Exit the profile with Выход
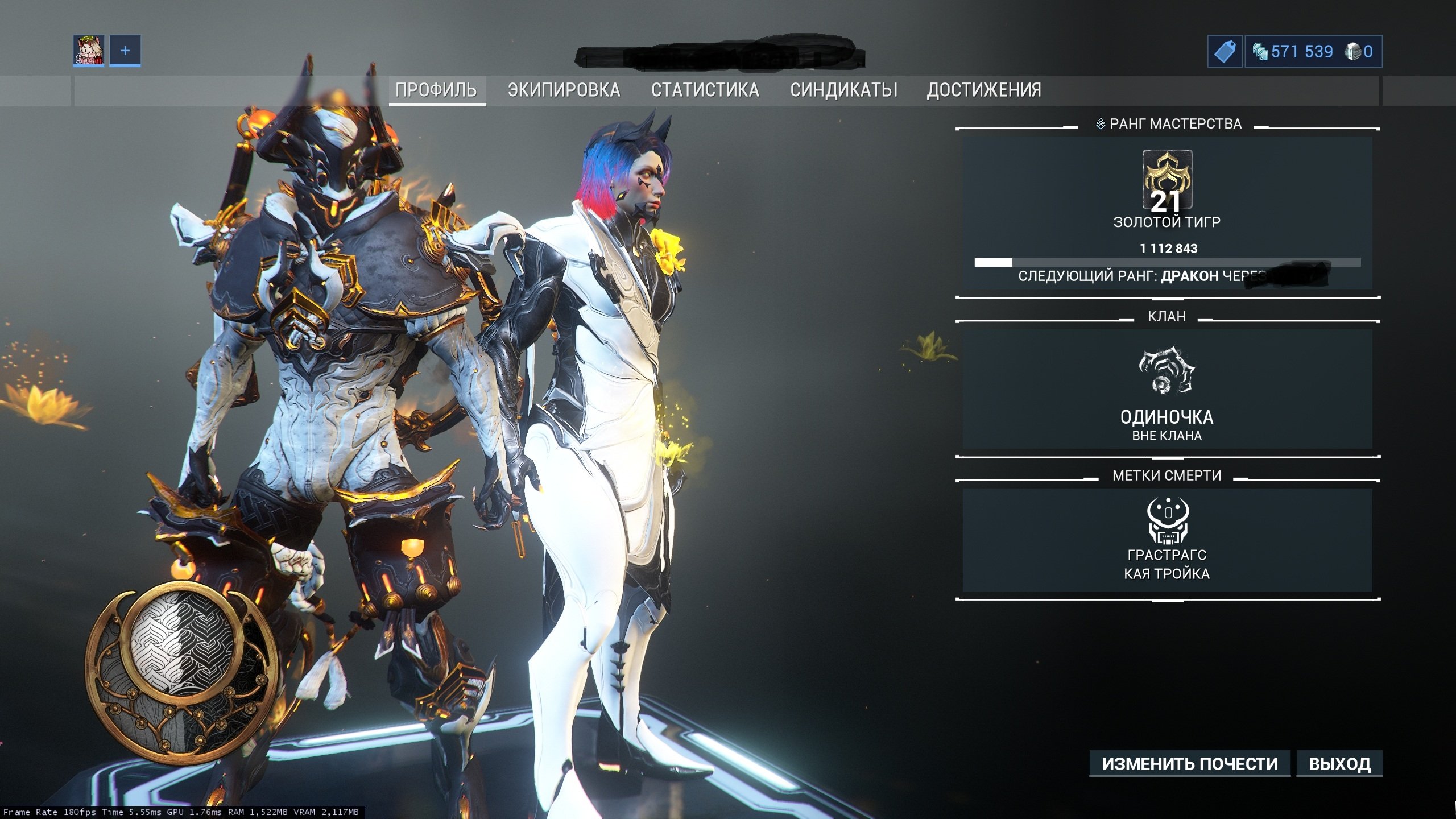 1339,763
